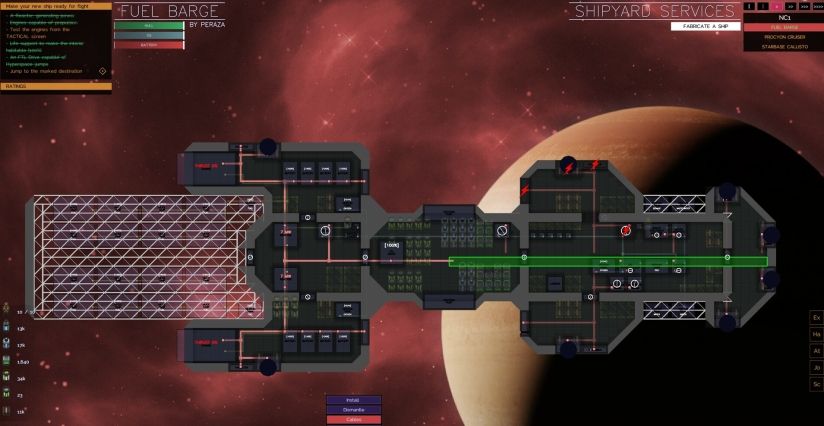Set the fastest game speed
The image size is (824, 426).
tap(817, 6)
